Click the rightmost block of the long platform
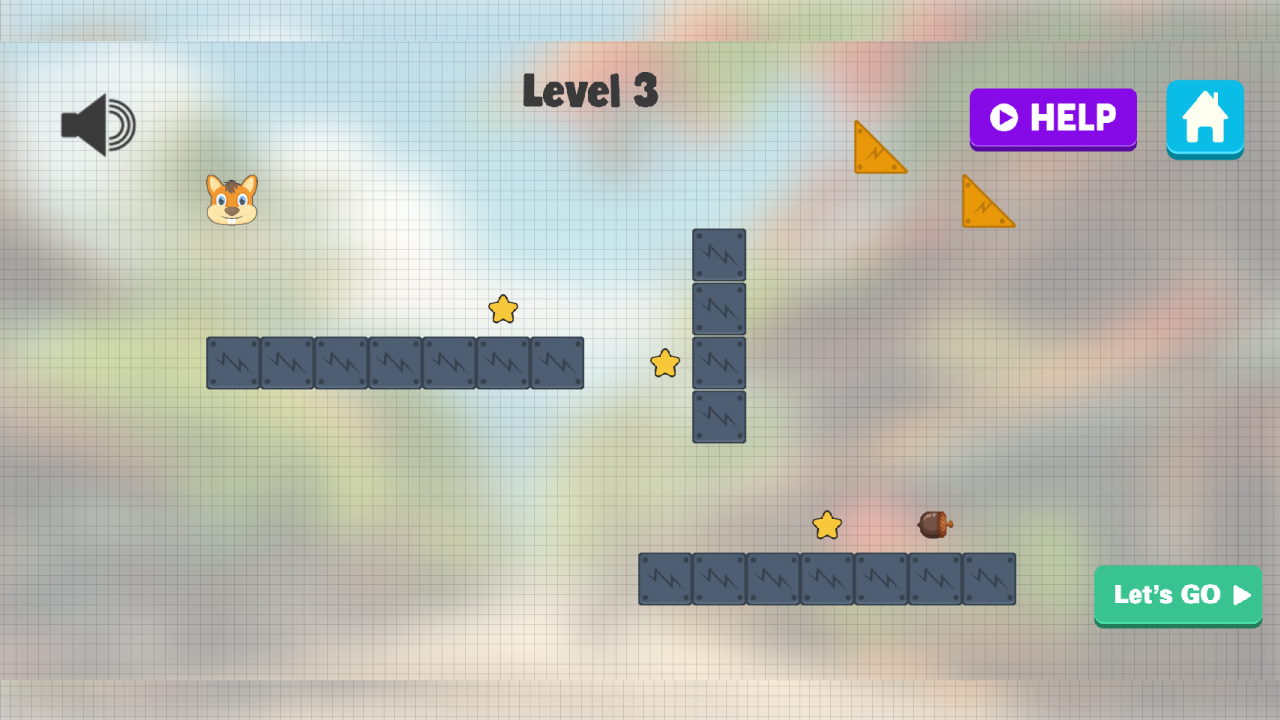The height and width of the screenshot is (720, 1280). tap(556, 363)
